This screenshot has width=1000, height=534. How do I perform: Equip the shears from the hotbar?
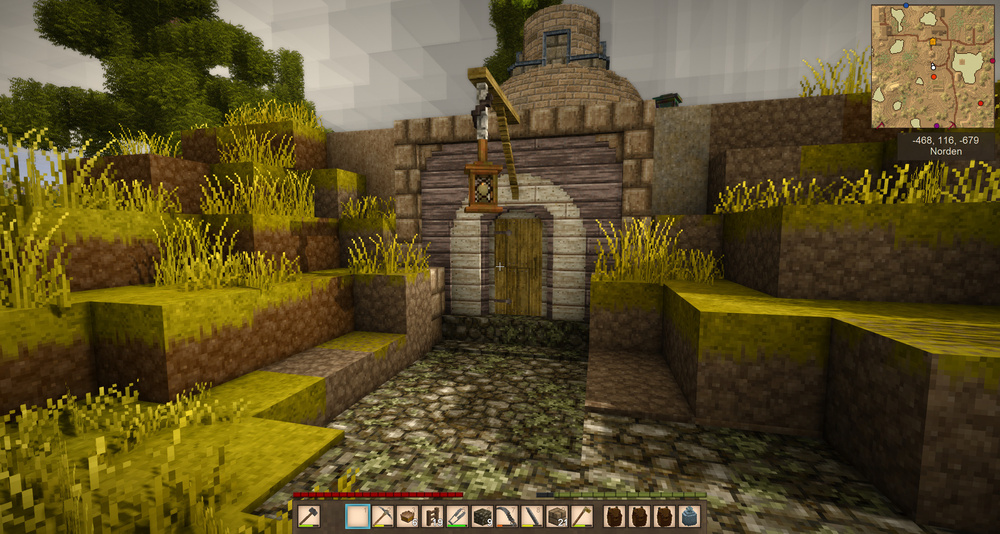tap(457, 516)
